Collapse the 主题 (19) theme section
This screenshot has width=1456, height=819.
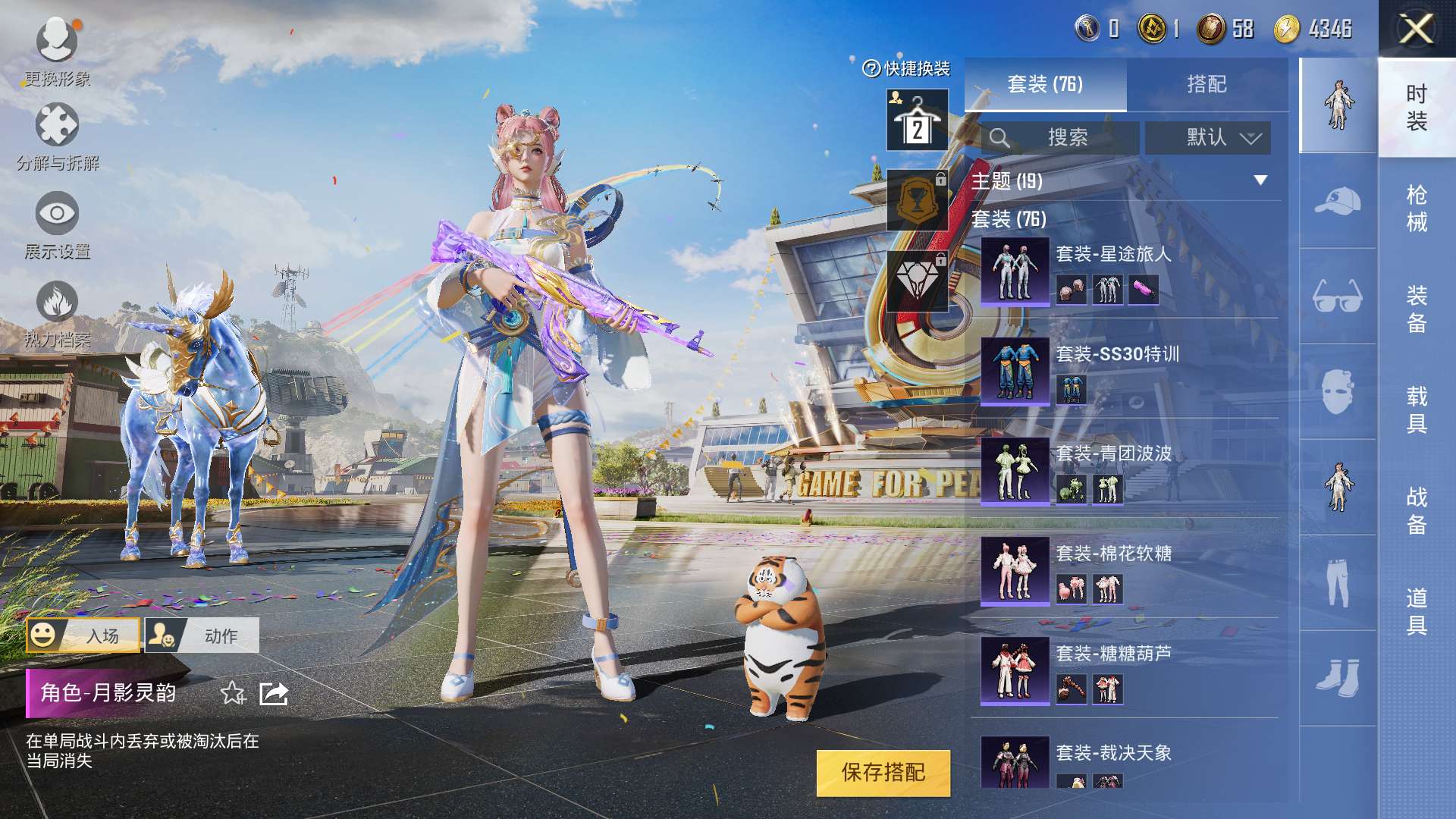[1260, 180]
